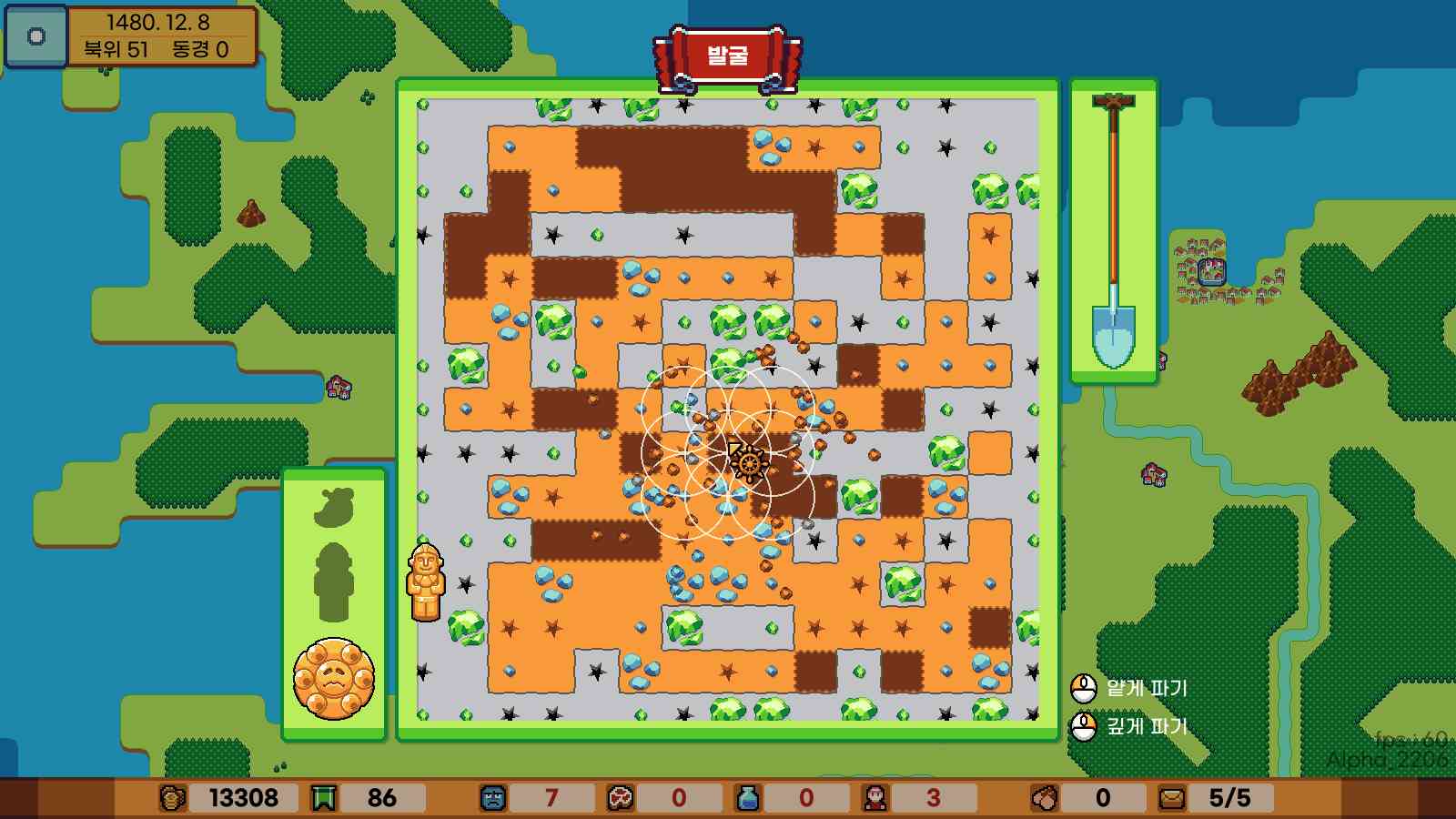Screen dimensions: 1456x819
Task: Click the potion bottle icon
Action: click(748, 797)
